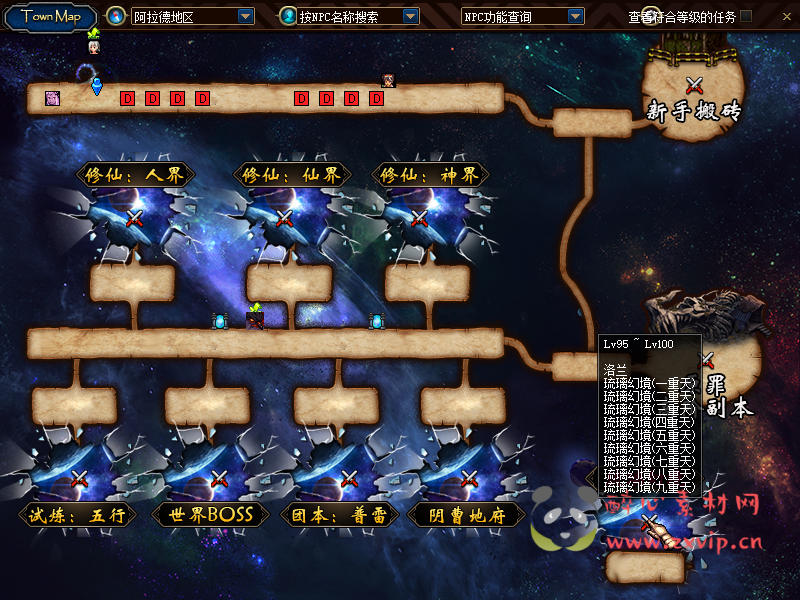800x600 pixels.
Task: Select the 团本：普雷 raid marker
Action: coord(348,479)
